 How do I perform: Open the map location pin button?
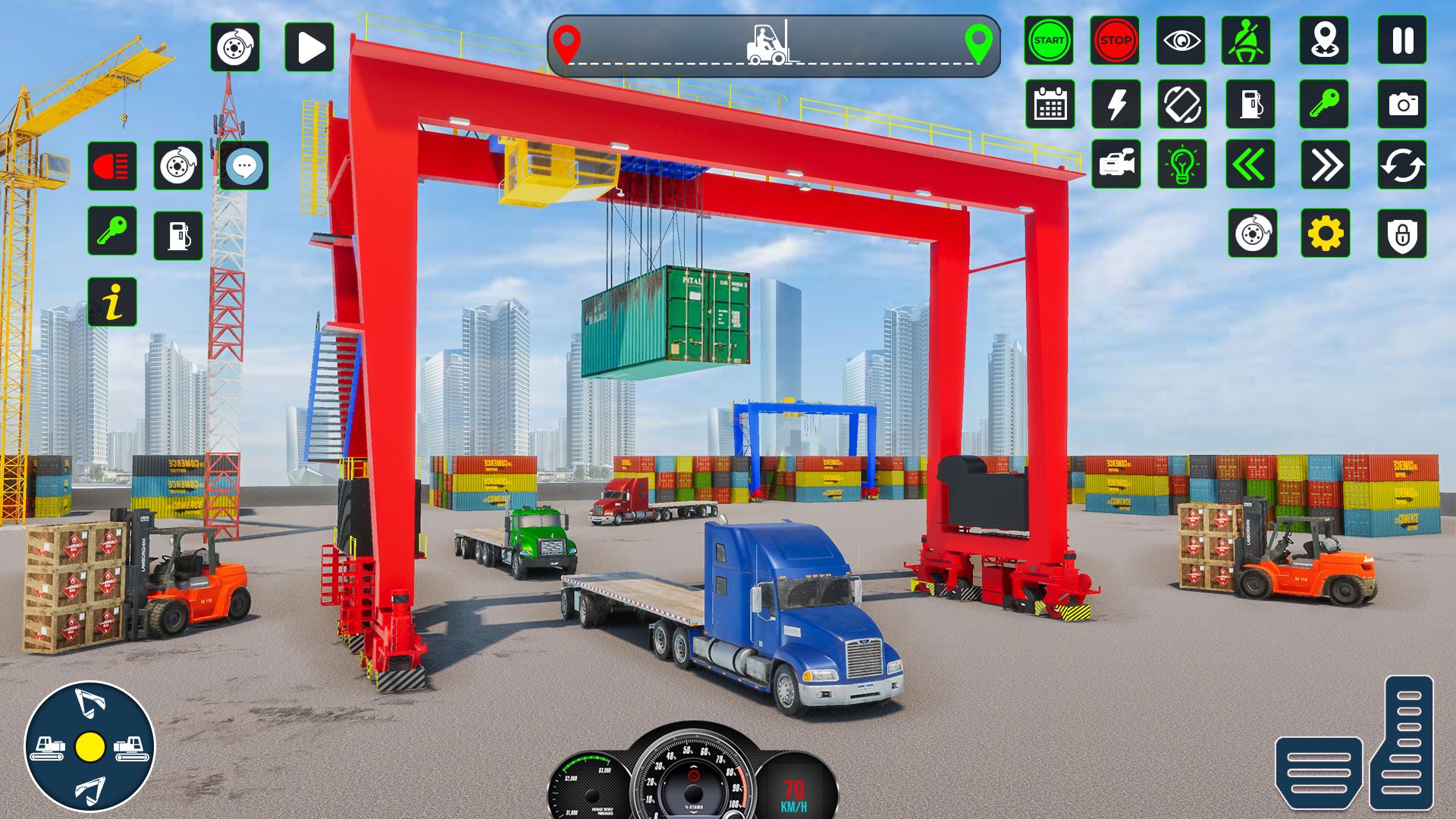click(1324, 40)
